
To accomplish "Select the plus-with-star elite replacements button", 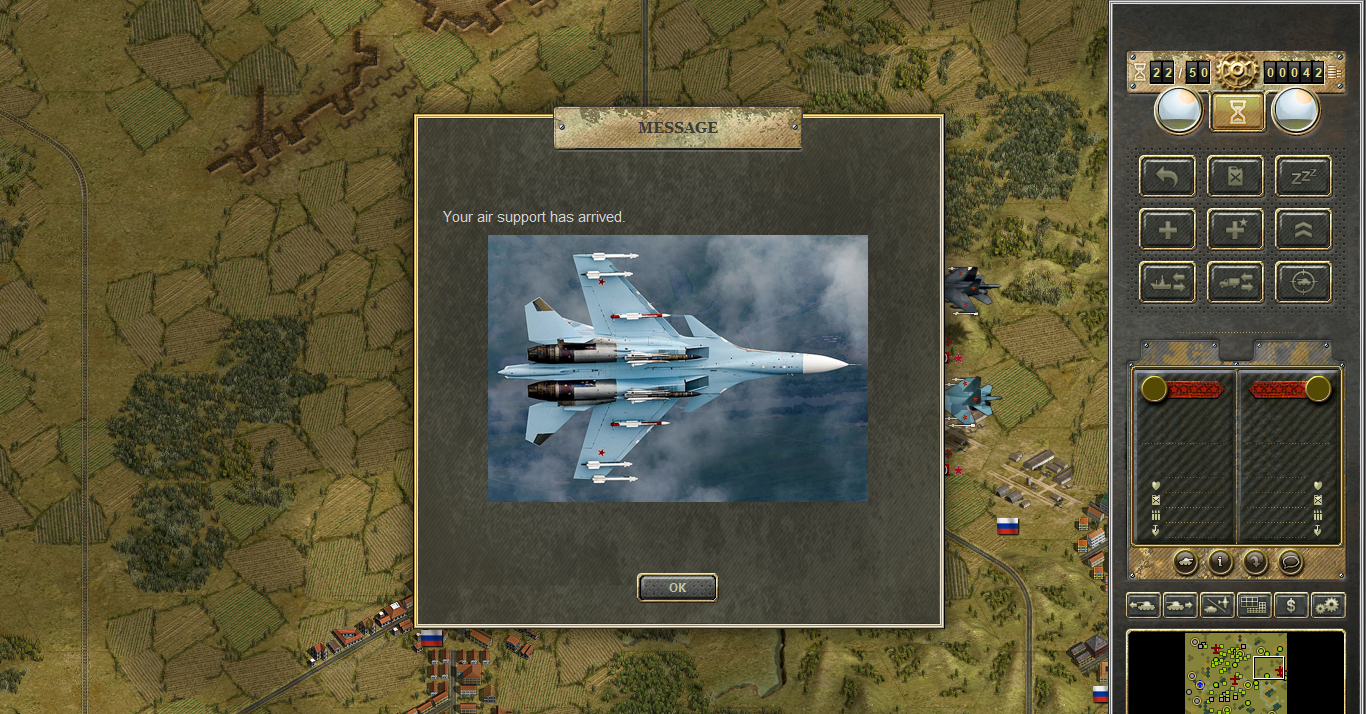I will click(1235, 230).
